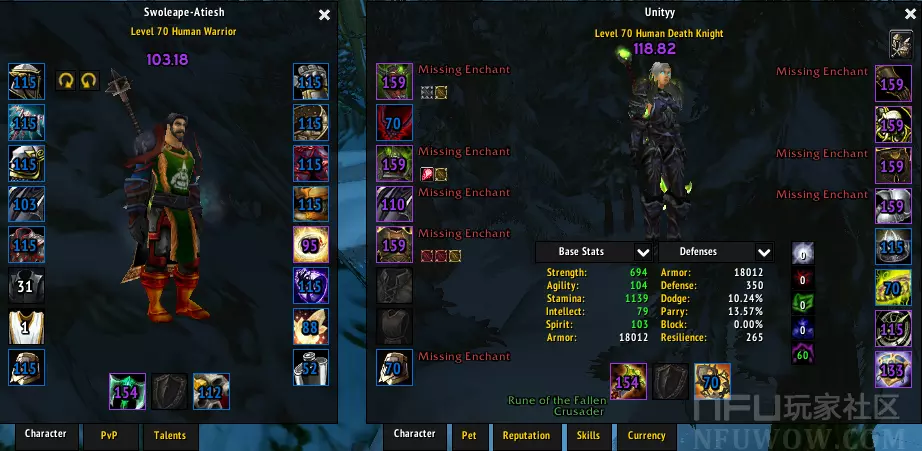Click Swoleape's white tabard slot marked 1

[27, 327]
